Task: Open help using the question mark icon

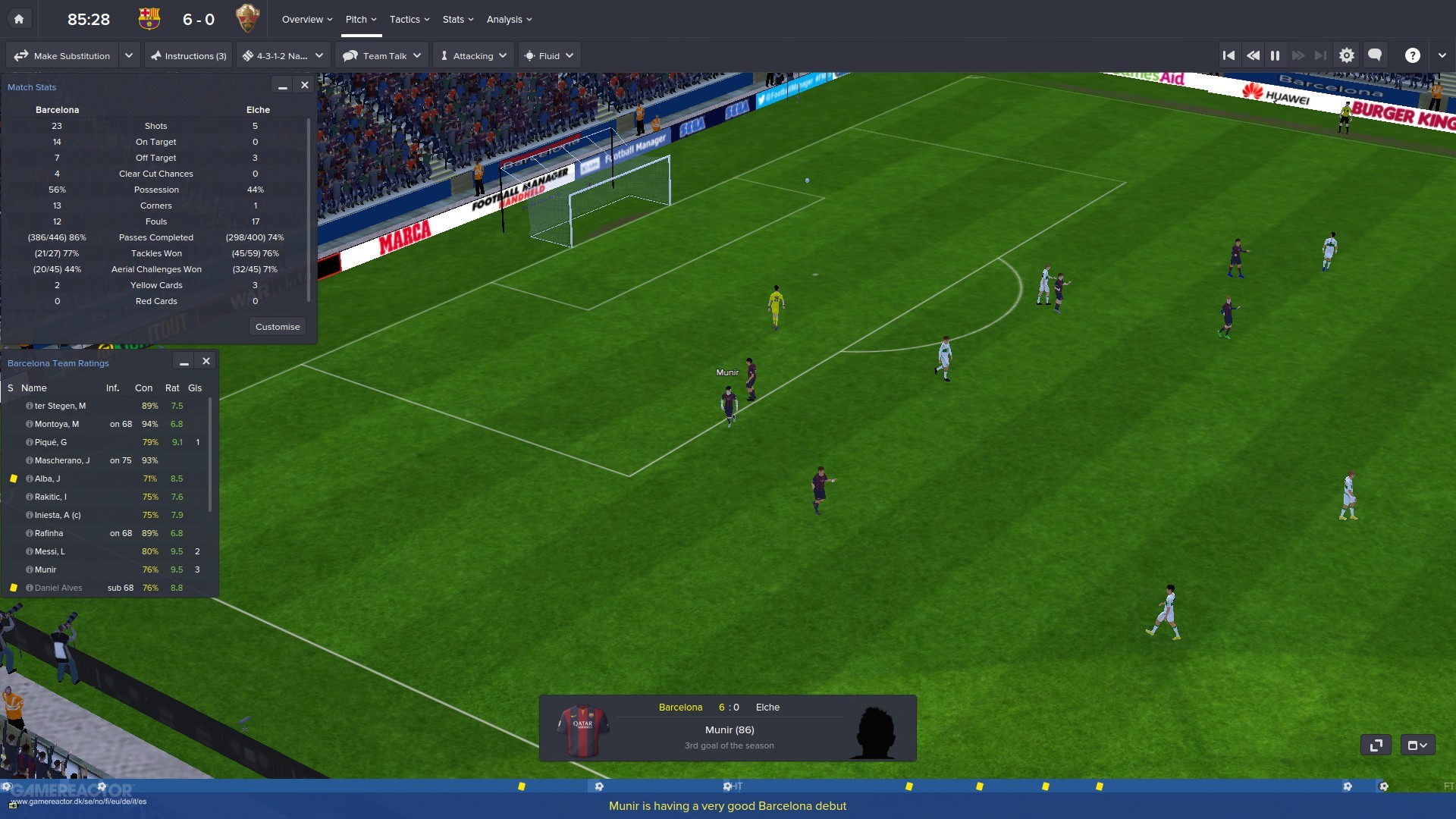Action: tap(1412, 55)
